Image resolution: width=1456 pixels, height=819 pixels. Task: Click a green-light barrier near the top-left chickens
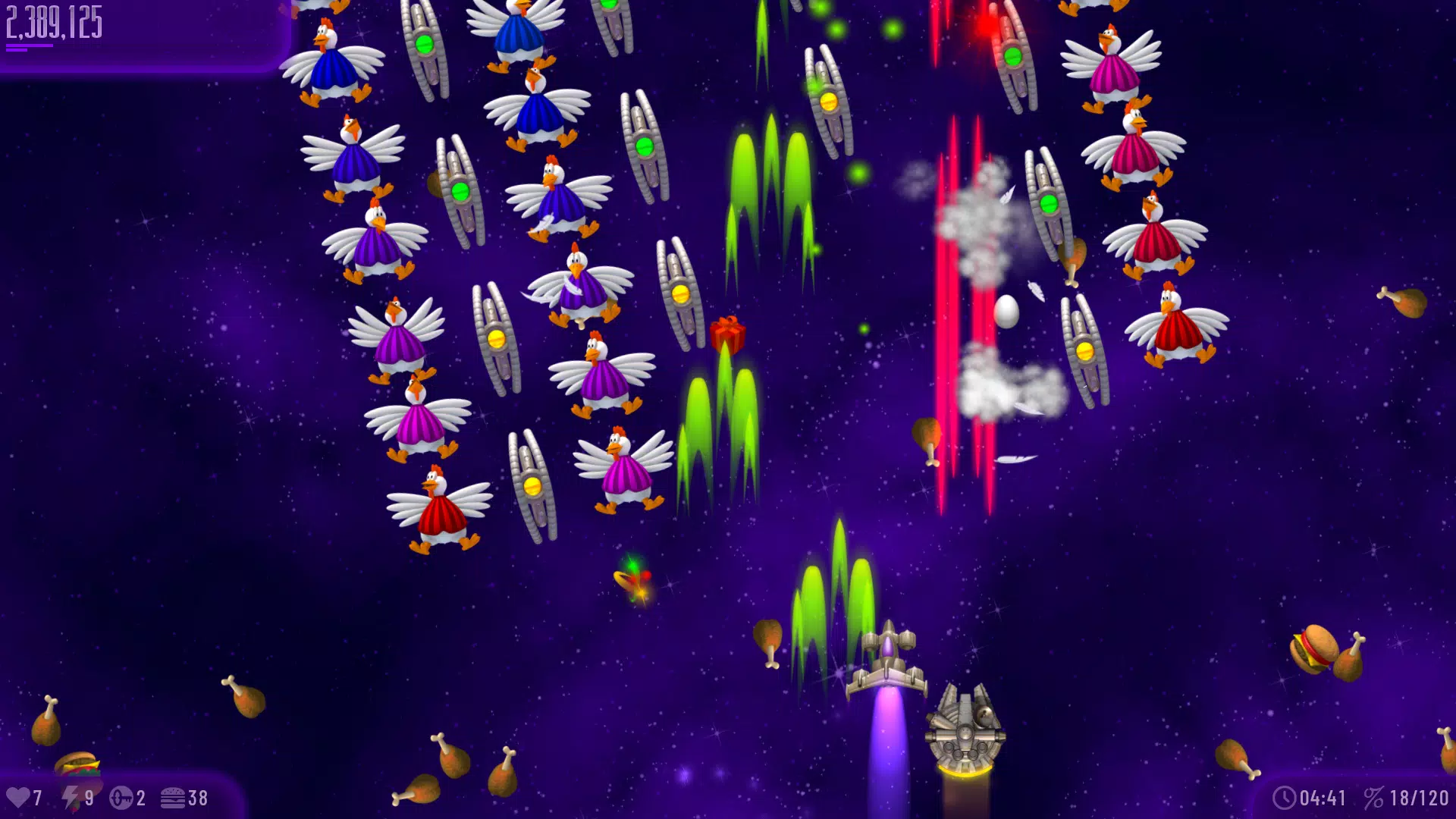click(422, 42)
